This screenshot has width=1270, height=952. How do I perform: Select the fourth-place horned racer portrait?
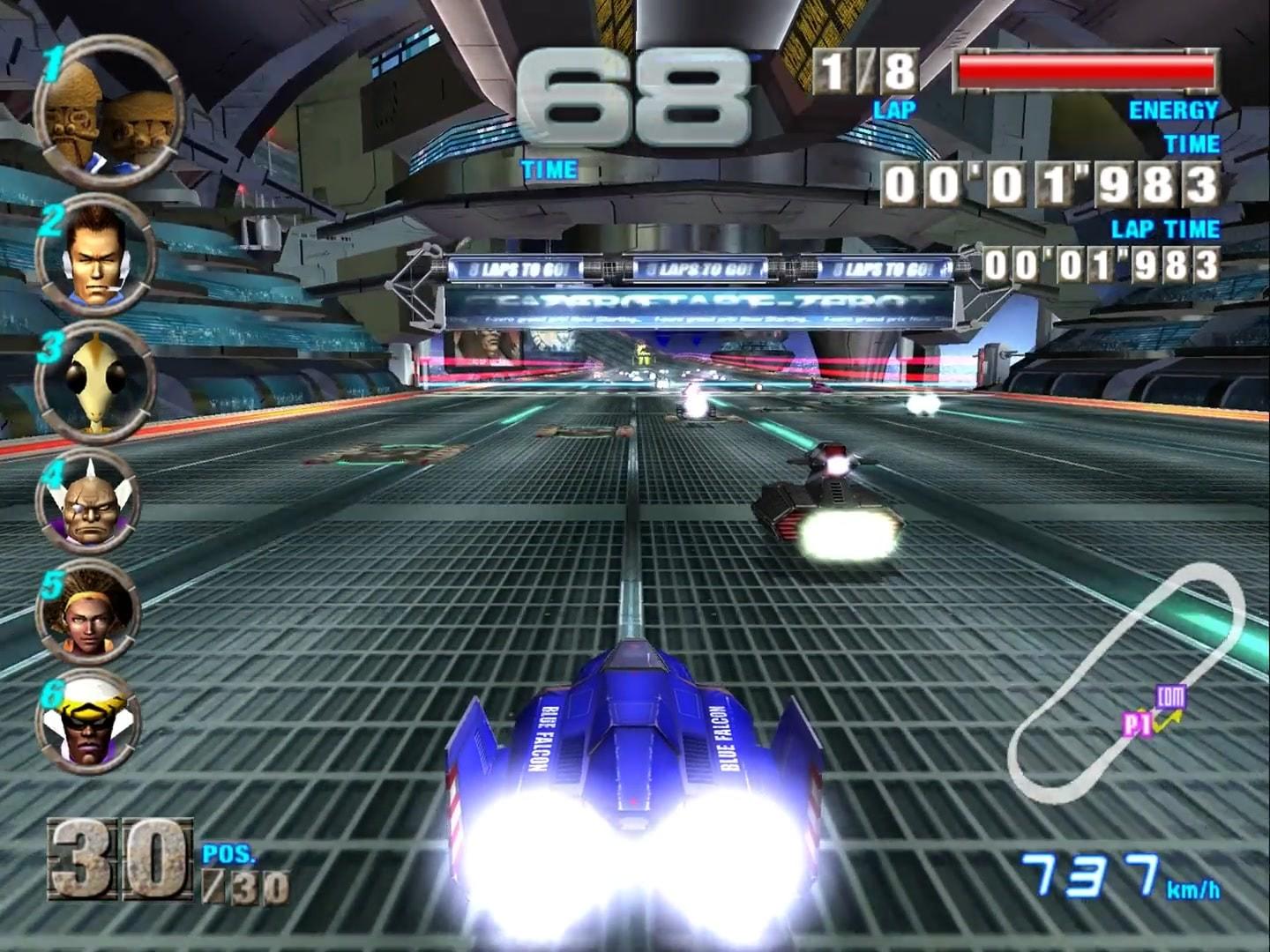coord(88,502)
